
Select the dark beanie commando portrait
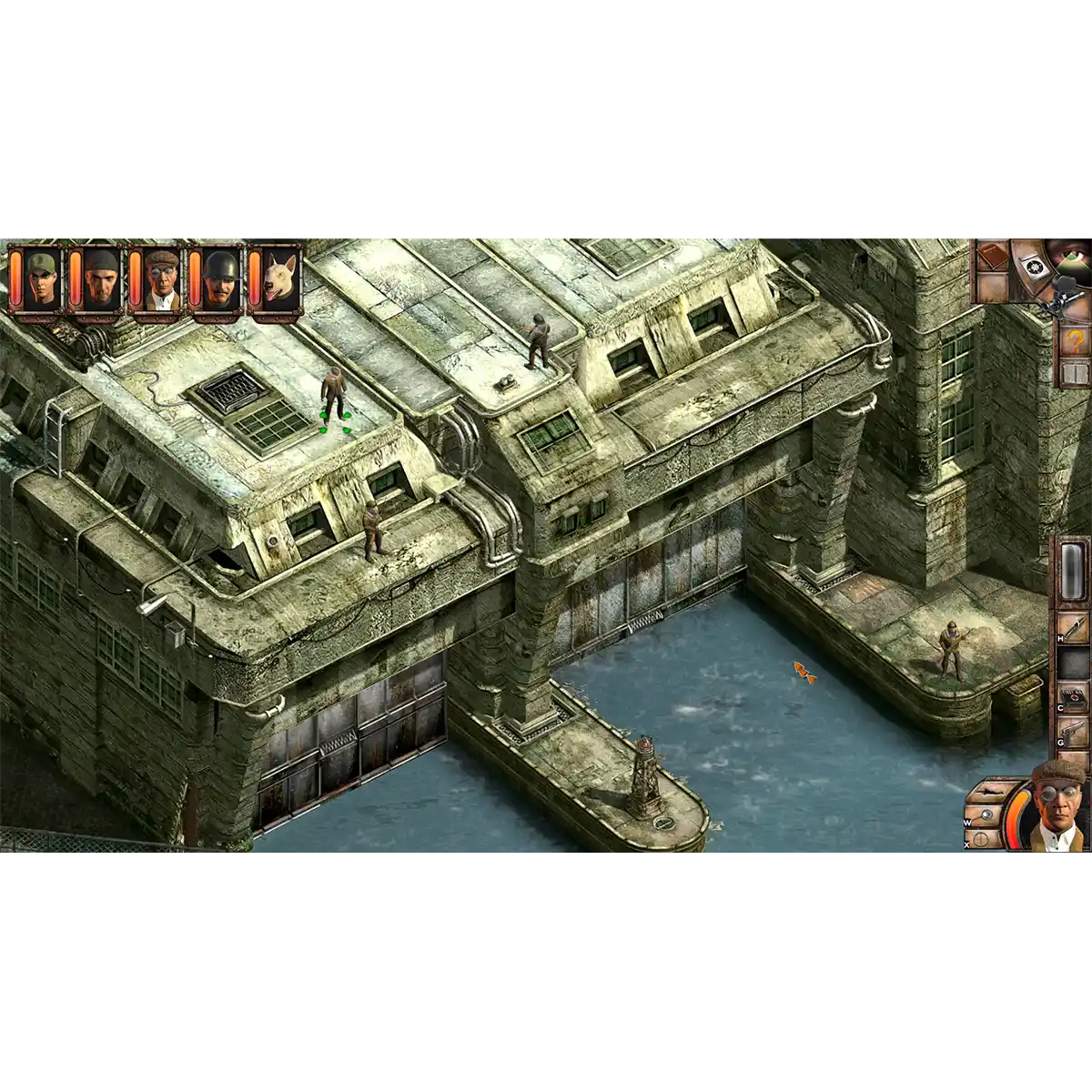(x=99, y=278)
